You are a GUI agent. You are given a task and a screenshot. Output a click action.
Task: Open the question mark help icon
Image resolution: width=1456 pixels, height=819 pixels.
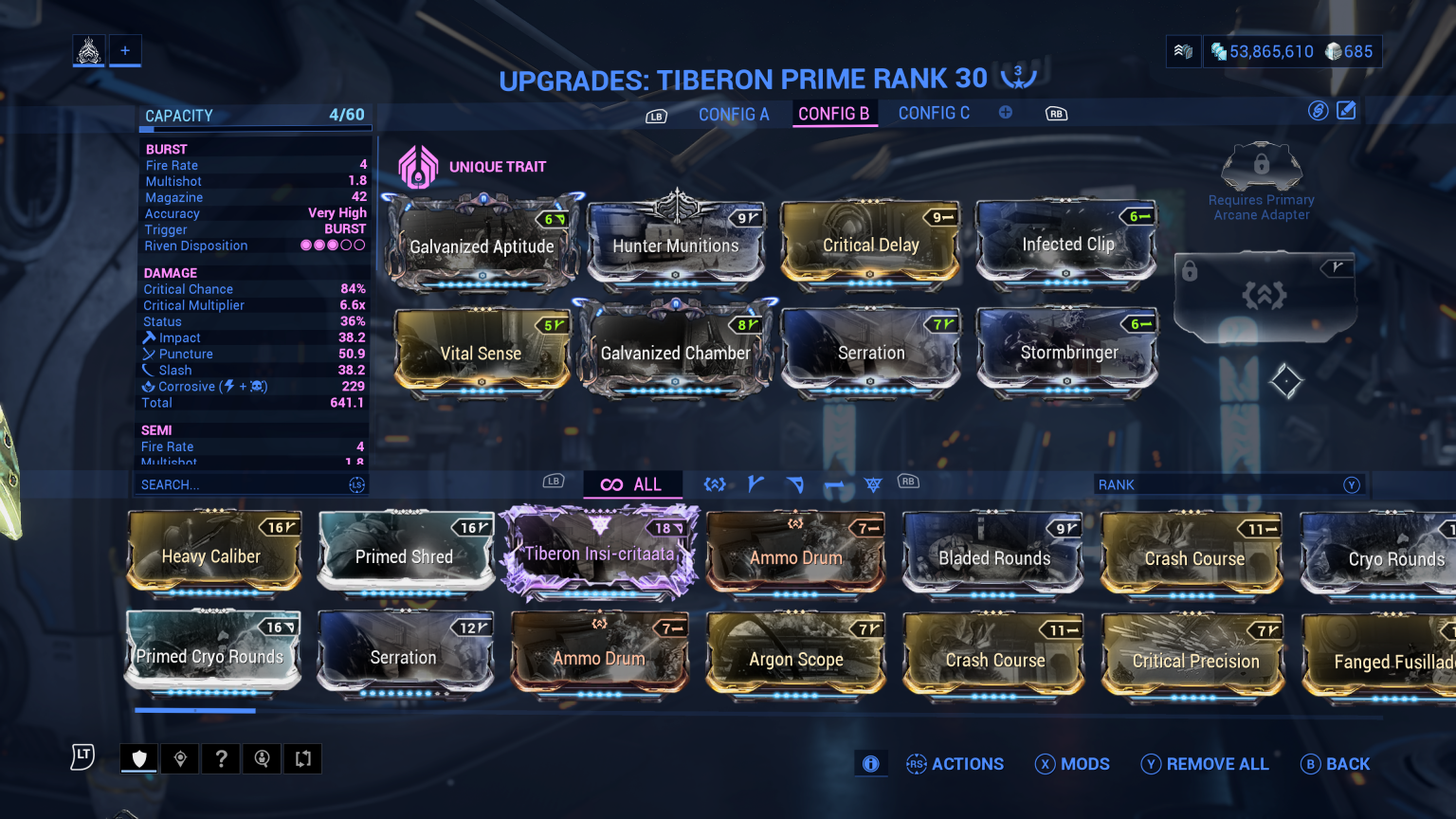pyautogui.click(x=221, y=758)
